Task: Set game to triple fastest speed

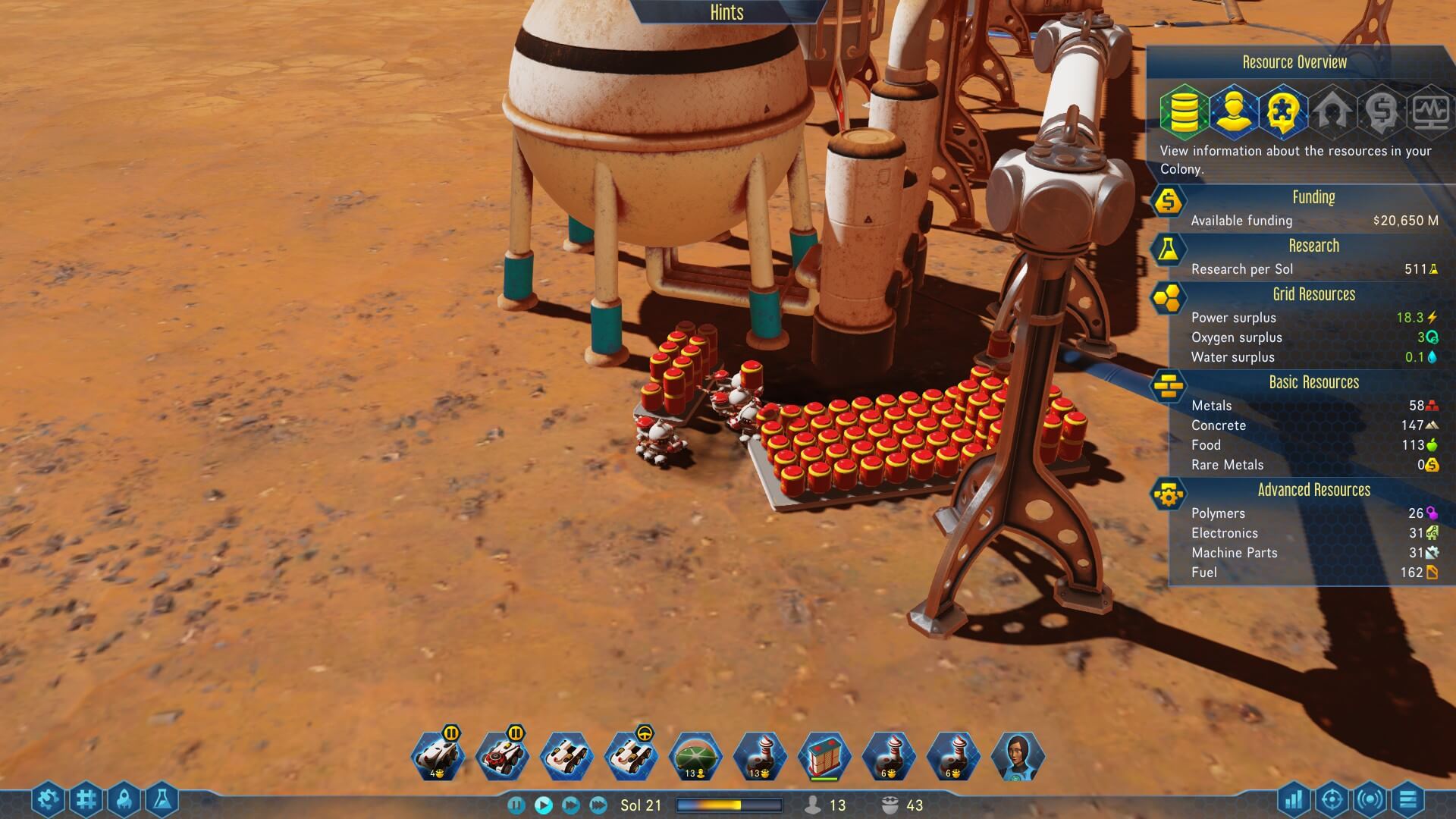Action: (x=598, y=805)
